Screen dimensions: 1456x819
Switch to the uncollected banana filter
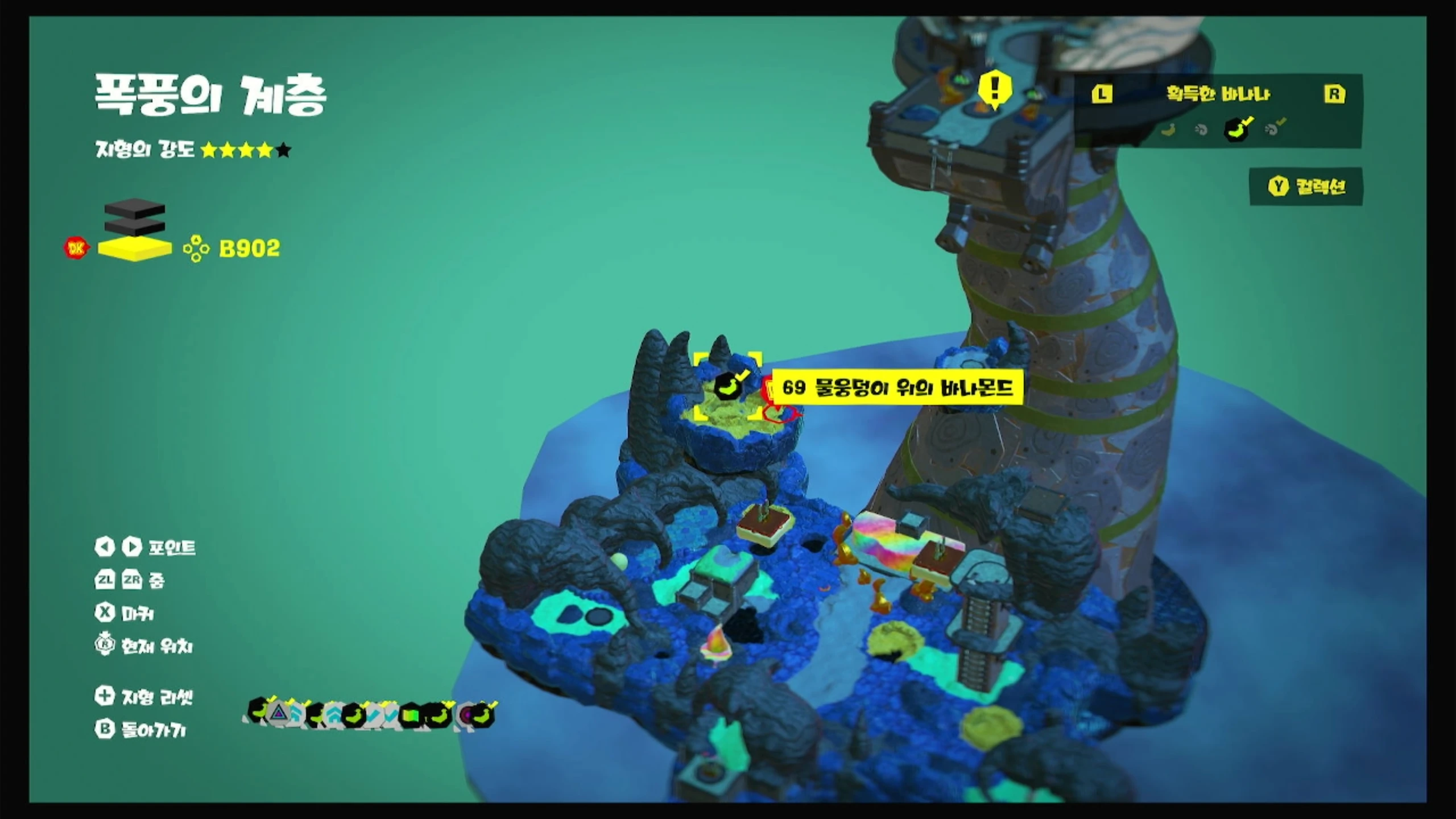pyautogui.click(x=1168, y=130)
